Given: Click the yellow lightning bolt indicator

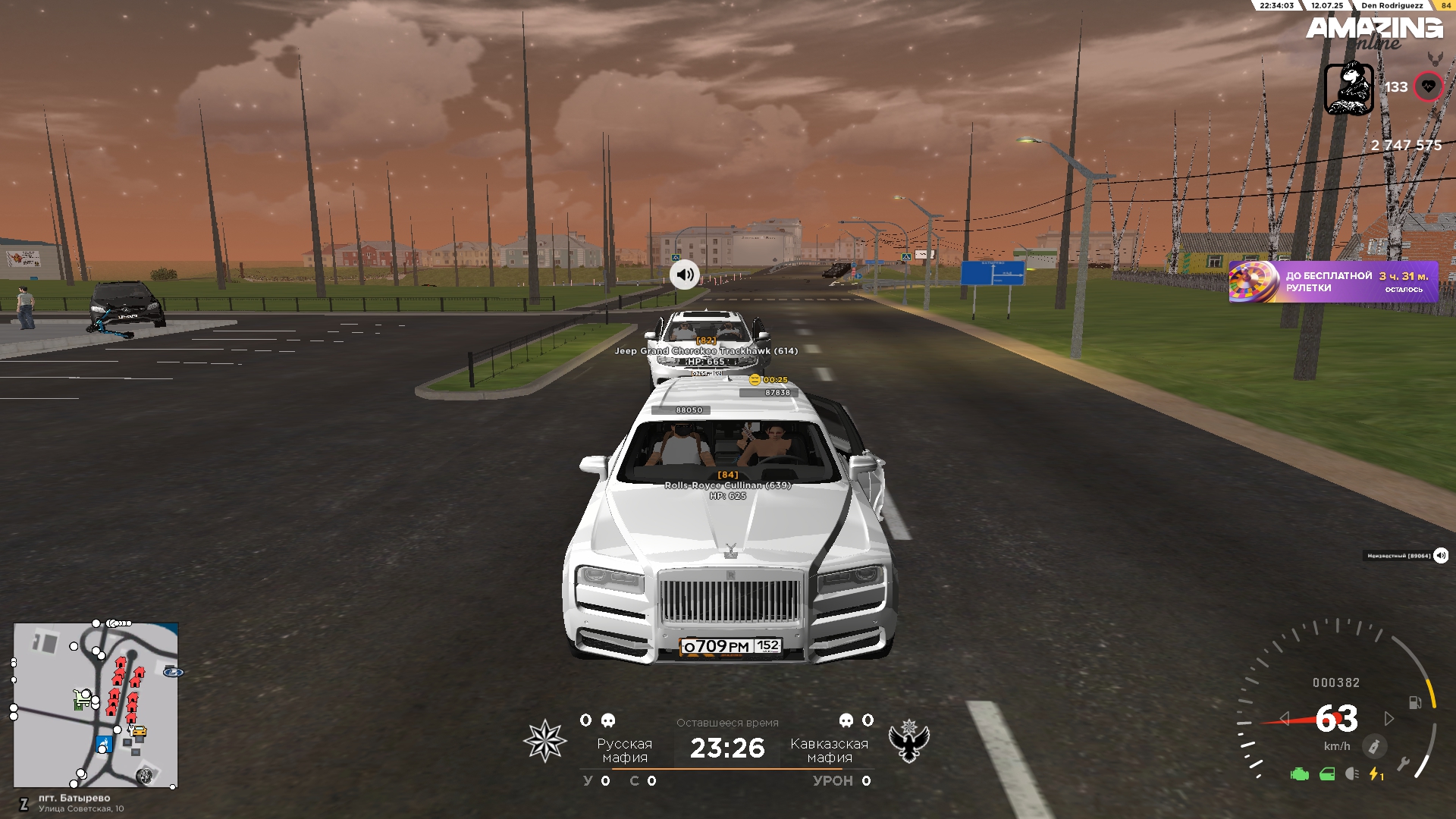Looking at the screenshot, I should click(1375, 774).
